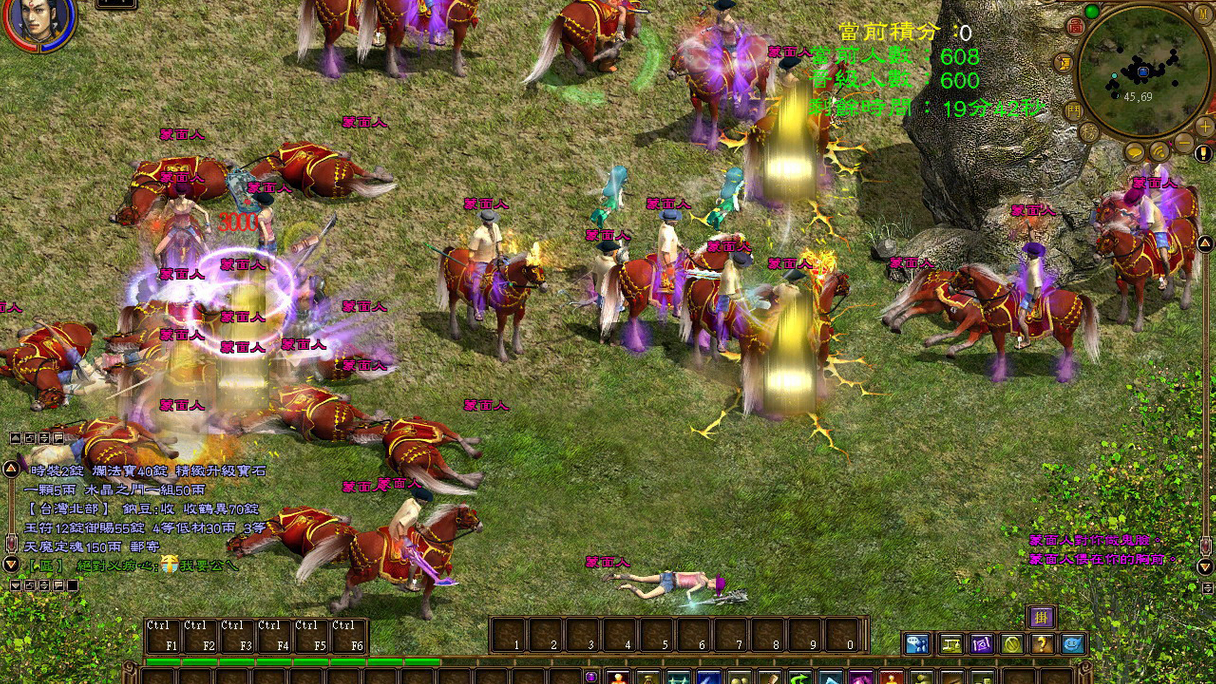Click the exclamation mark alert icon
Image resolution: width=1216 pixels, height=684 pixels.
click(1203, 154)
